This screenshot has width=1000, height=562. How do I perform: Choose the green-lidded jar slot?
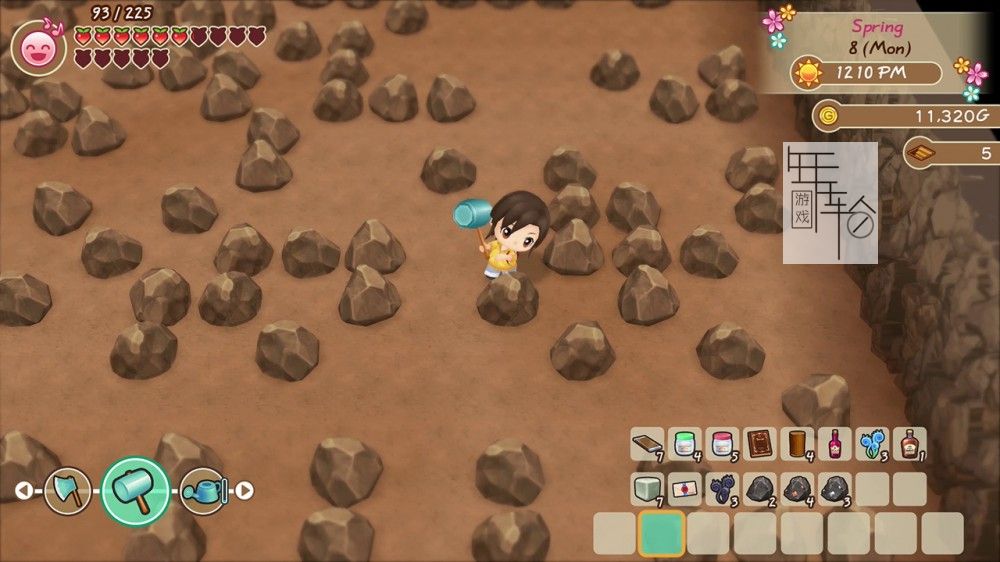[x=685, y=443]
